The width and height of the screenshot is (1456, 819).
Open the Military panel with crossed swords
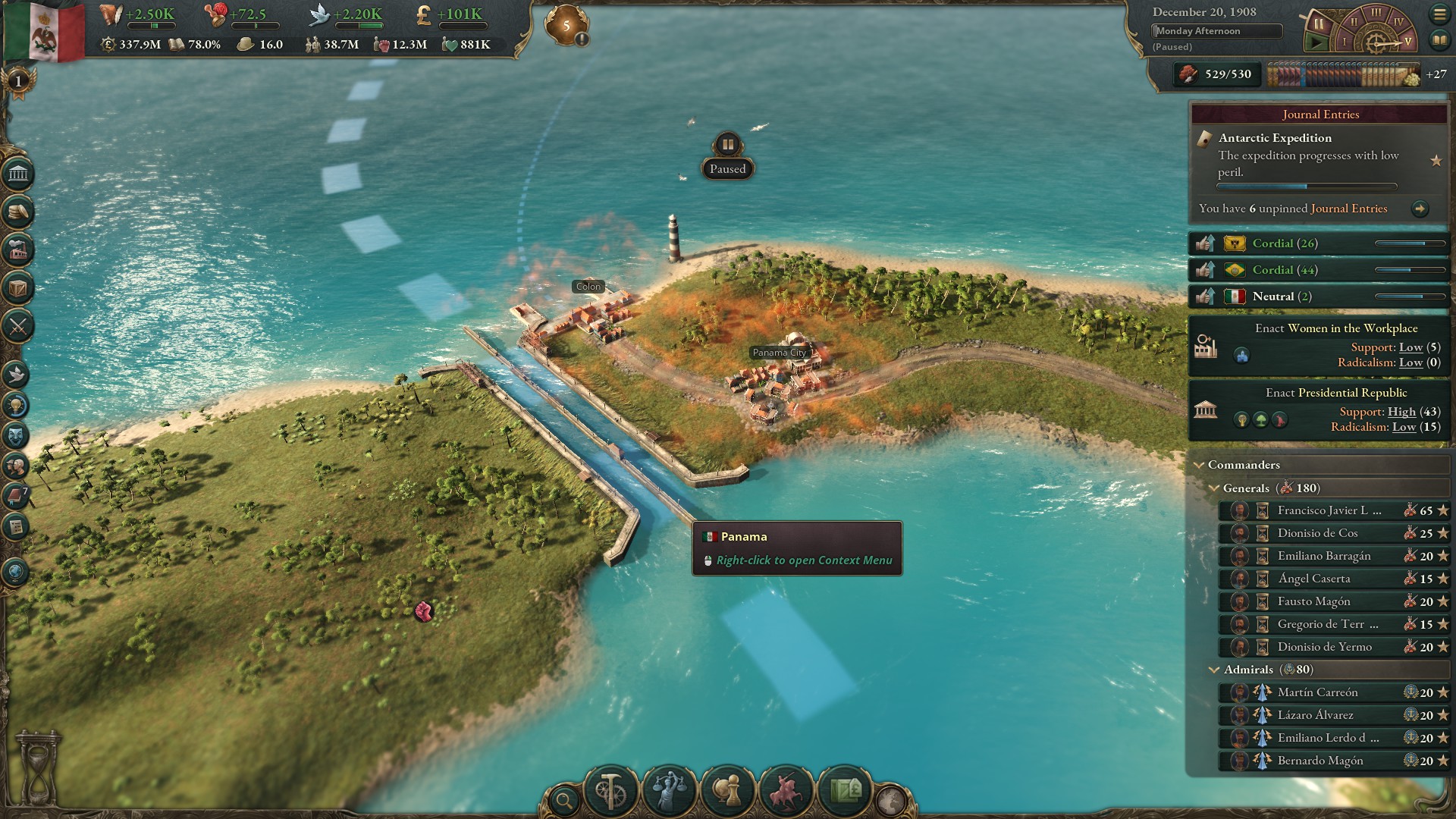pyautogui.click(x=18, y=327)
